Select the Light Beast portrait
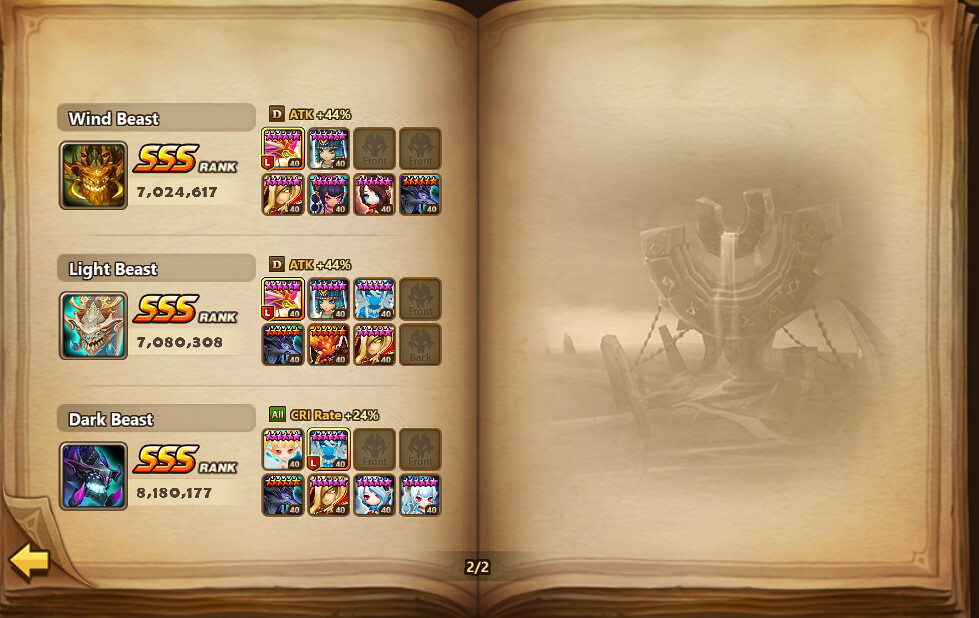Viewport: 979px width, 618px height. tap(93, 325)
